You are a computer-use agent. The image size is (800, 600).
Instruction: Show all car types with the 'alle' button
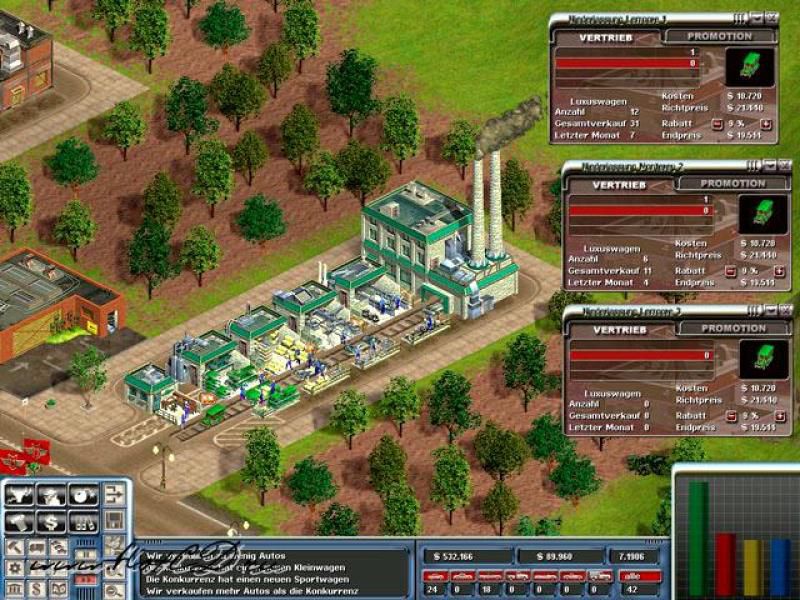click(x=640, y=576)
